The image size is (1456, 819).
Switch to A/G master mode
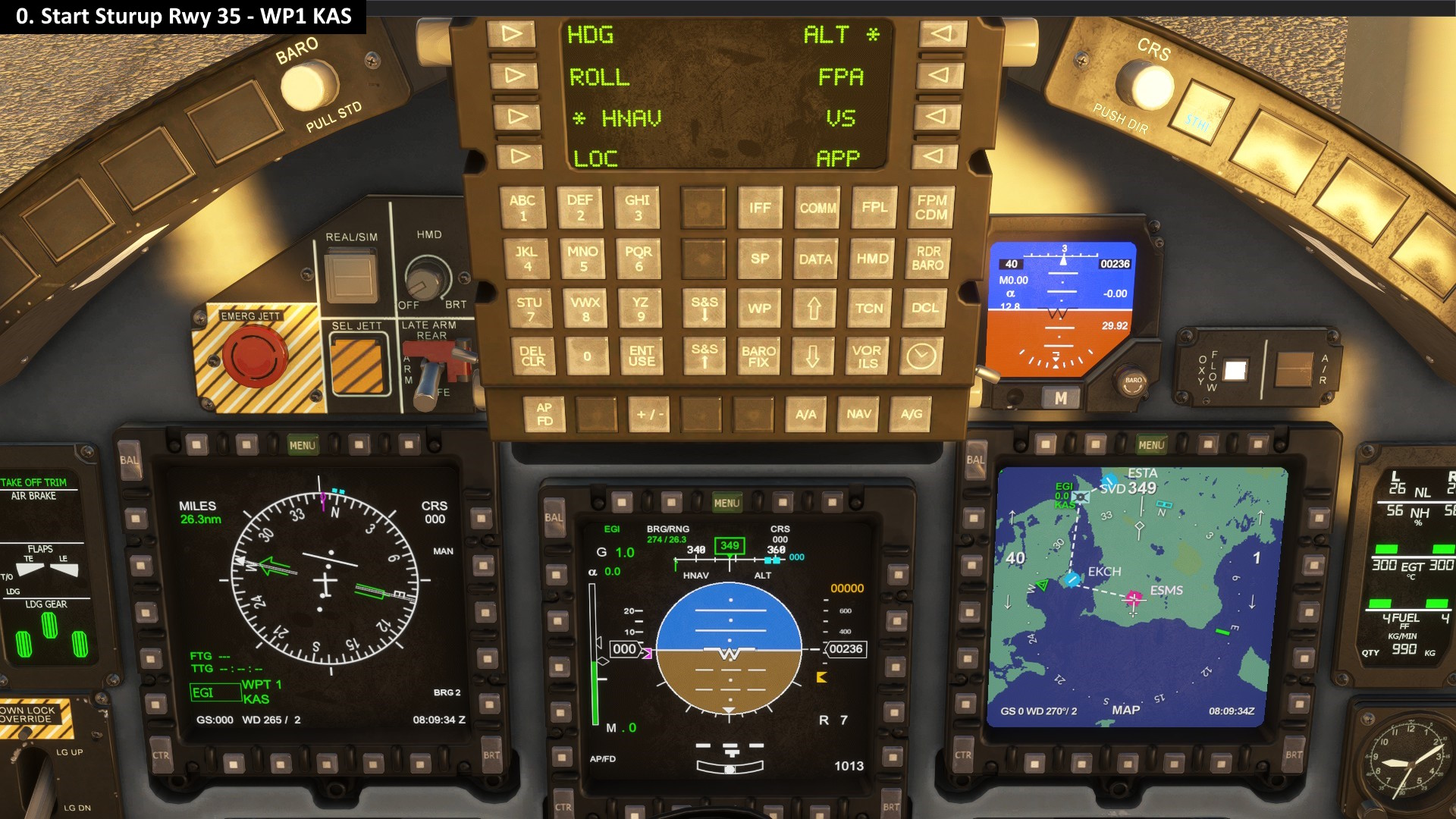tap(912, 414)
